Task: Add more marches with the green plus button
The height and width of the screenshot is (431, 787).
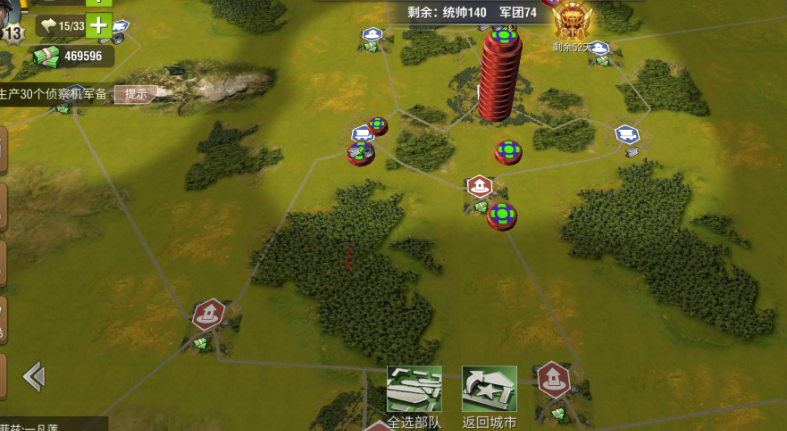Action: click(98, 26)
